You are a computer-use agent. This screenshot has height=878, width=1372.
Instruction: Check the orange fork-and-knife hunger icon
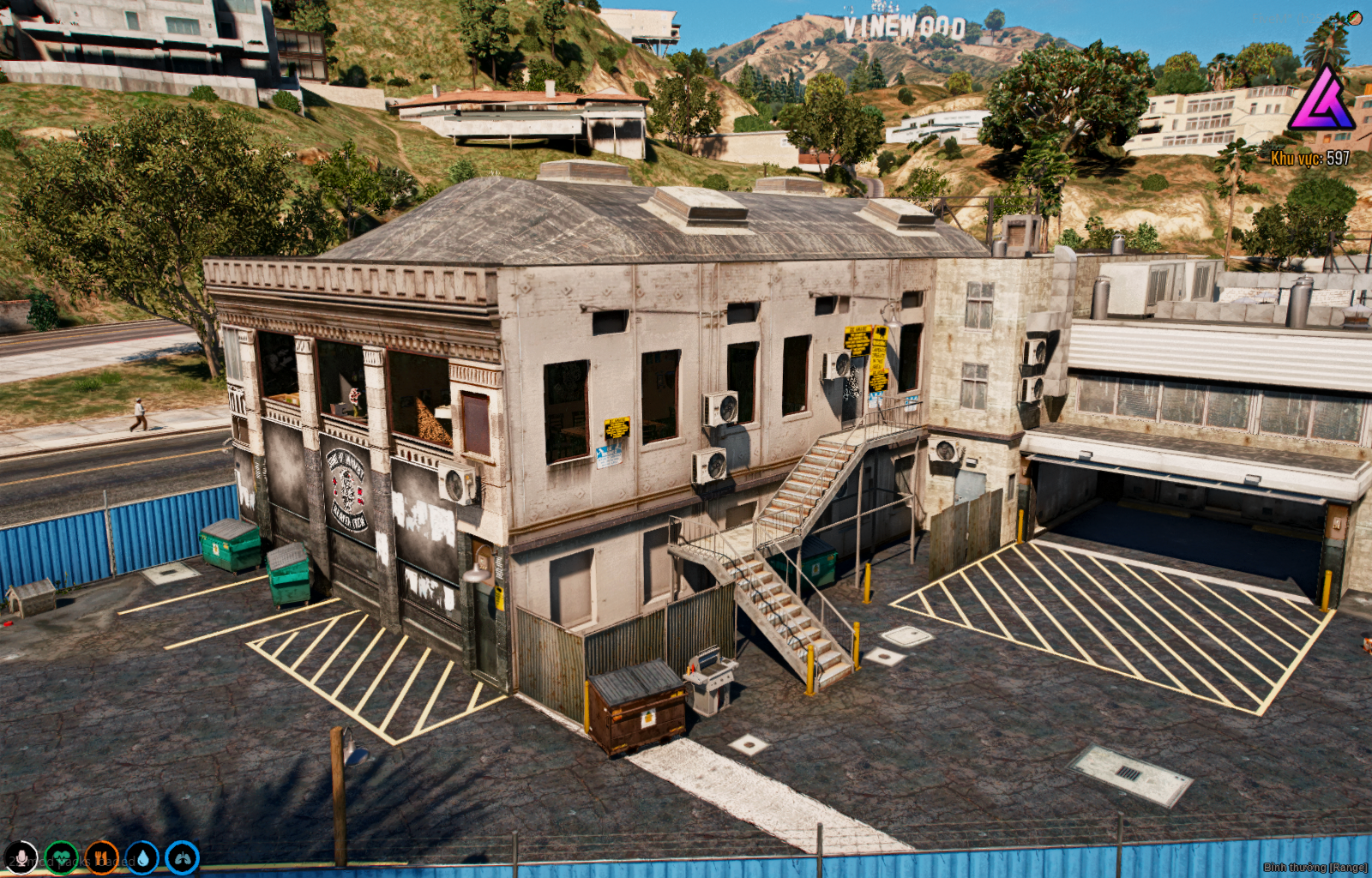(101, 857)
